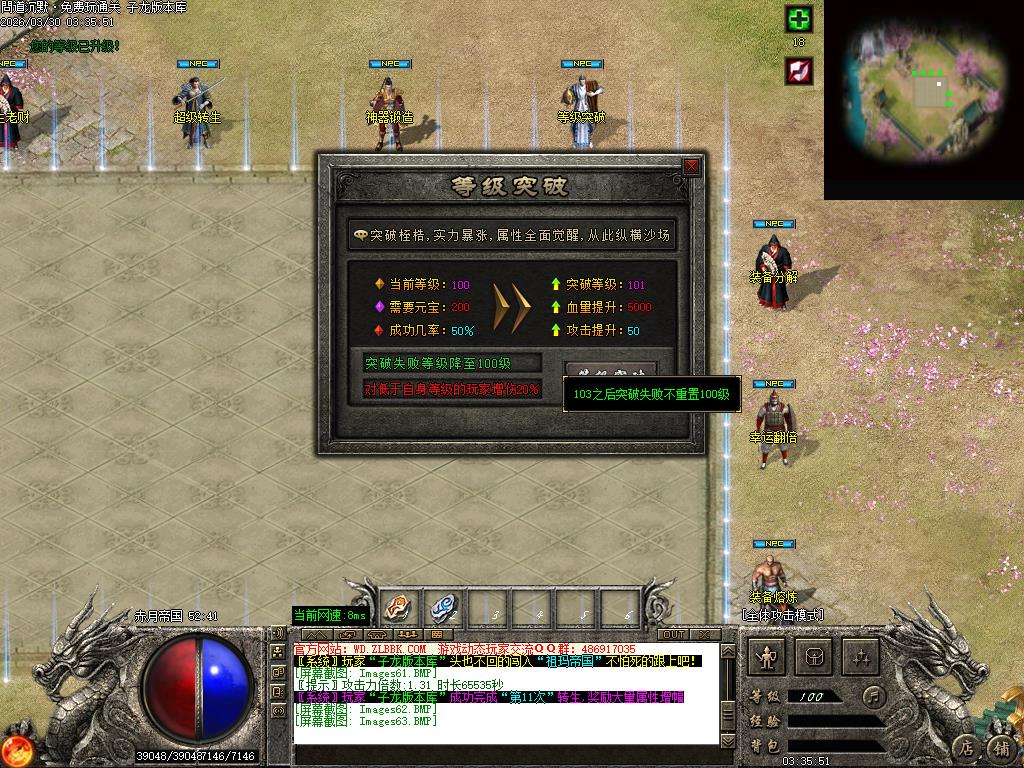Open the 铺 store button
1024x768 pixels.
[1001, 746]
